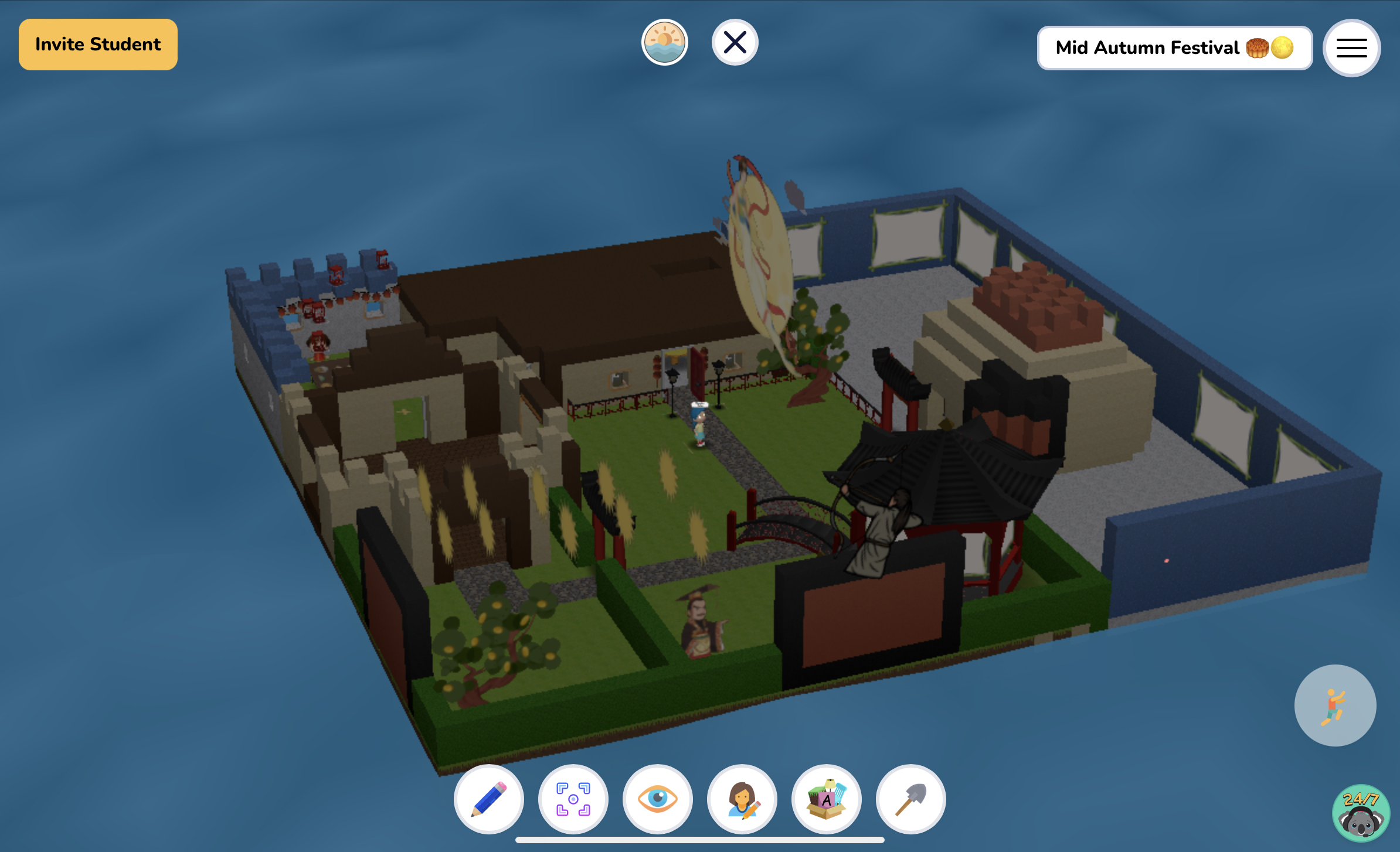This screenshot has width=1400, height=852.
Task: Exit editing via the X button
Action: tap(735, 41)
